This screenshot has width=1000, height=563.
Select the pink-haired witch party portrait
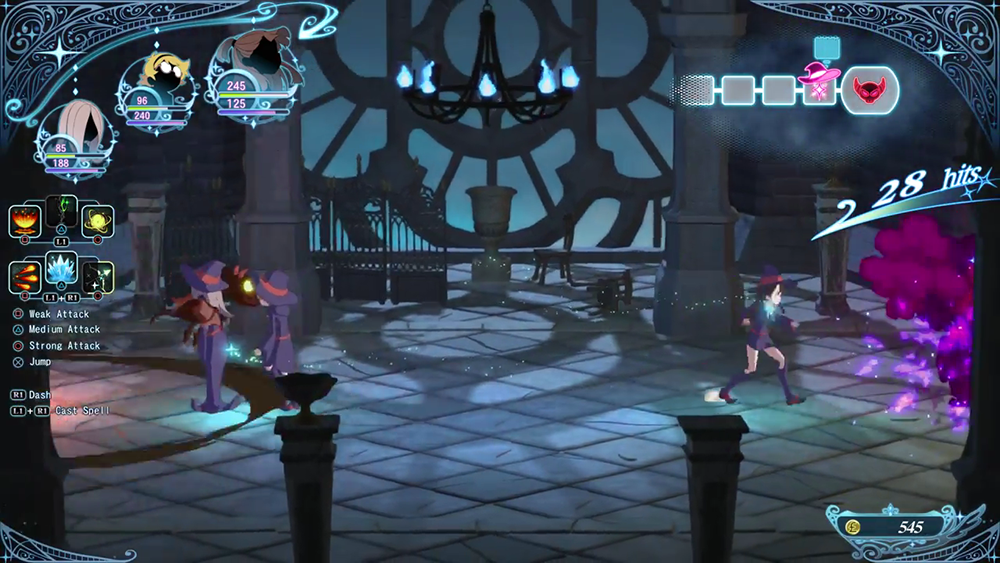pos(73,129)
